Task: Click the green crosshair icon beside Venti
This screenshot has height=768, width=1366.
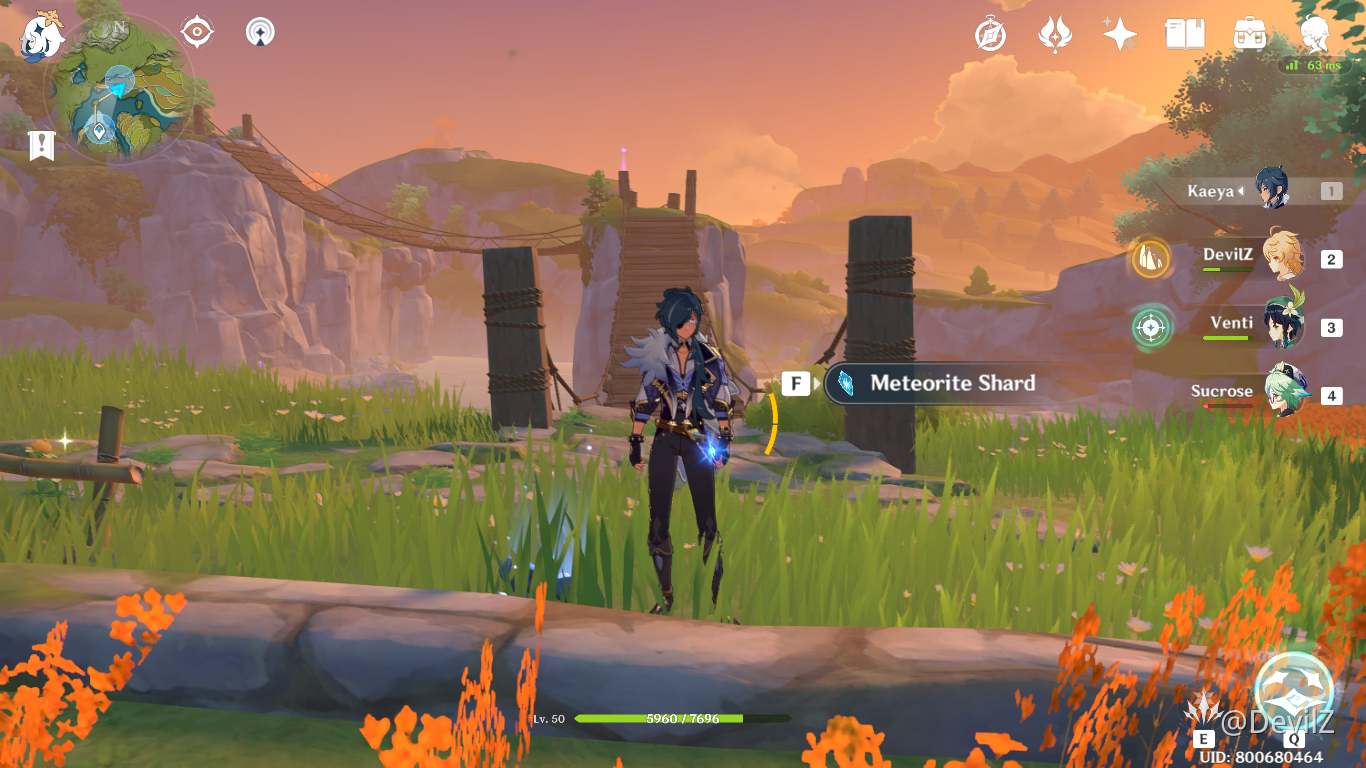Action: [x=1150, y=327]
